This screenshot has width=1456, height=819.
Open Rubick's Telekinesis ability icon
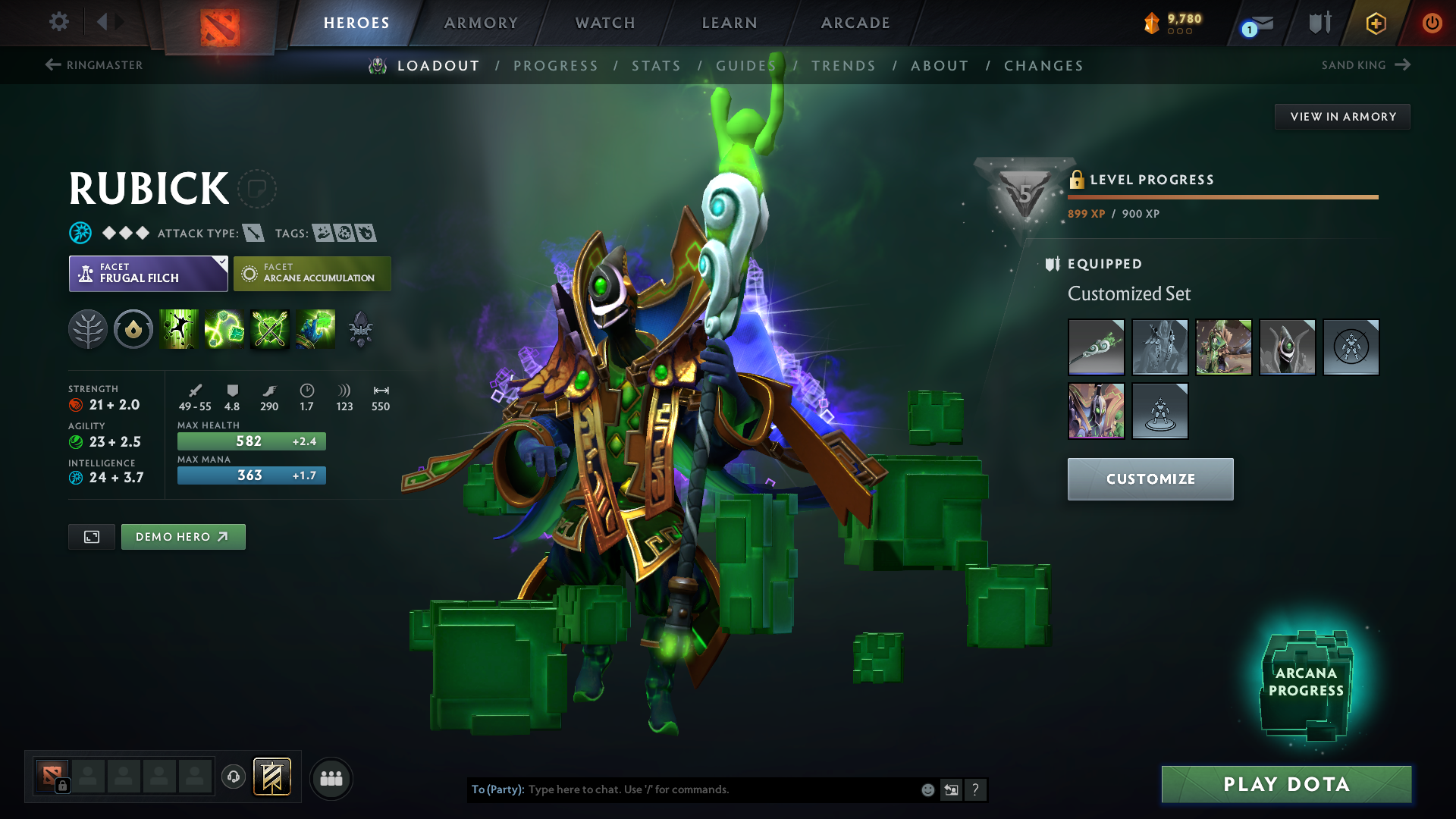click(178, 329)
